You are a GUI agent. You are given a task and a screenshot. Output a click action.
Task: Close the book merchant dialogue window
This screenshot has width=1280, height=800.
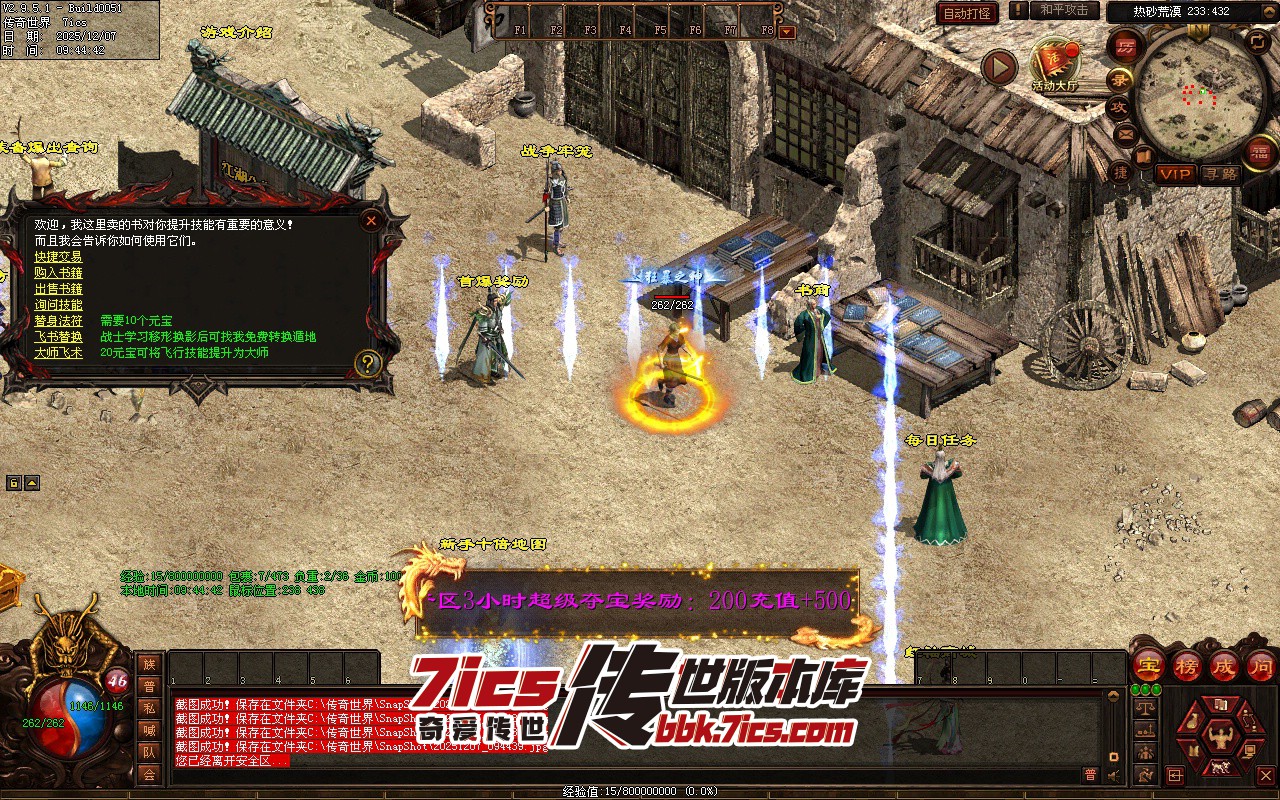click(371, 220)
